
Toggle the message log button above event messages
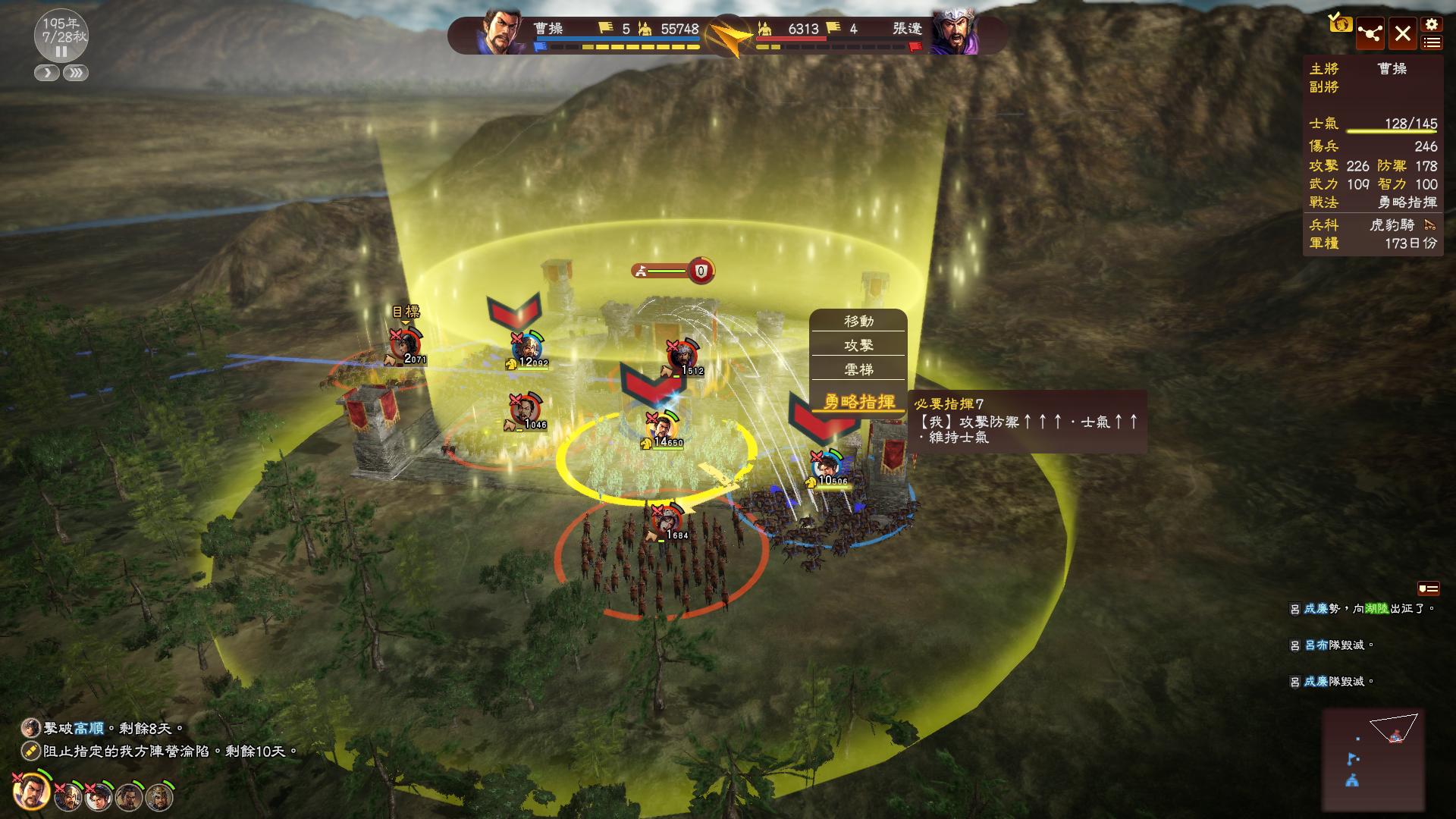1428,588
